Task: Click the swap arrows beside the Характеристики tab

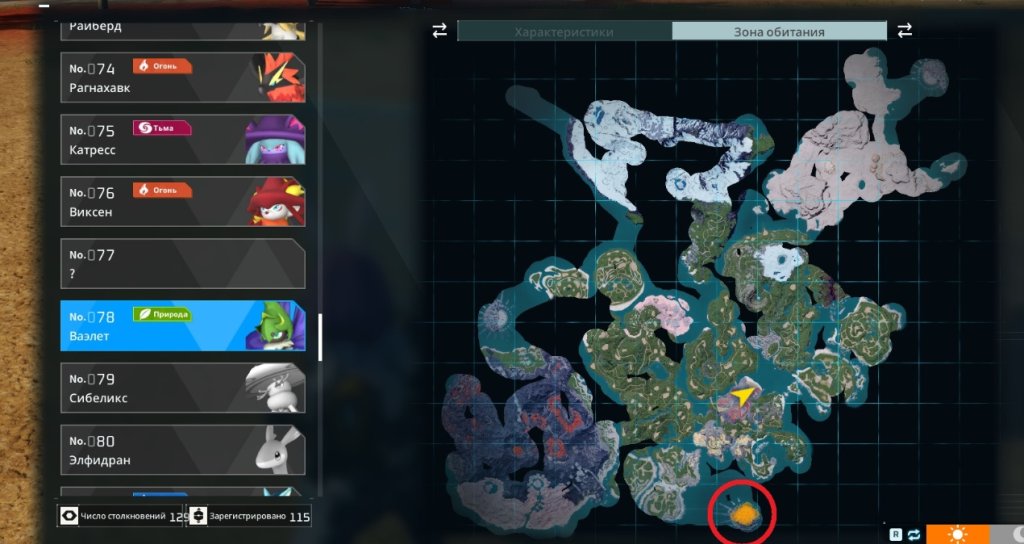Action: (x=440, y=31)
